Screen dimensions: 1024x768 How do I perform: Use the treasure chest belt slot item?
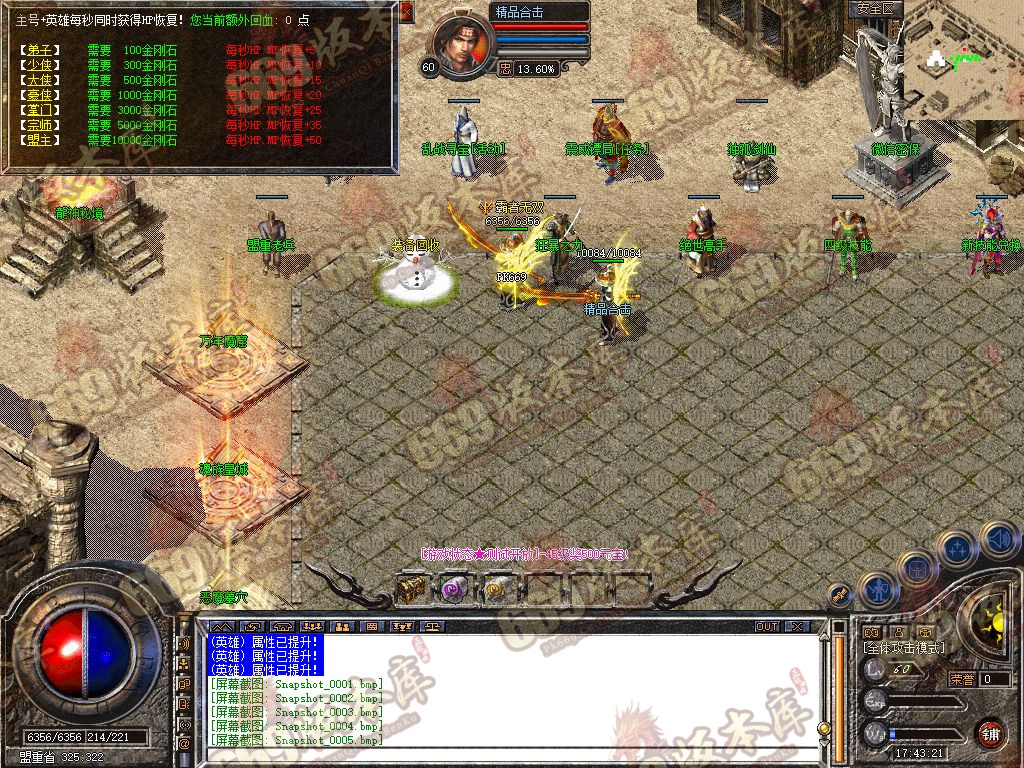point(410,589)
